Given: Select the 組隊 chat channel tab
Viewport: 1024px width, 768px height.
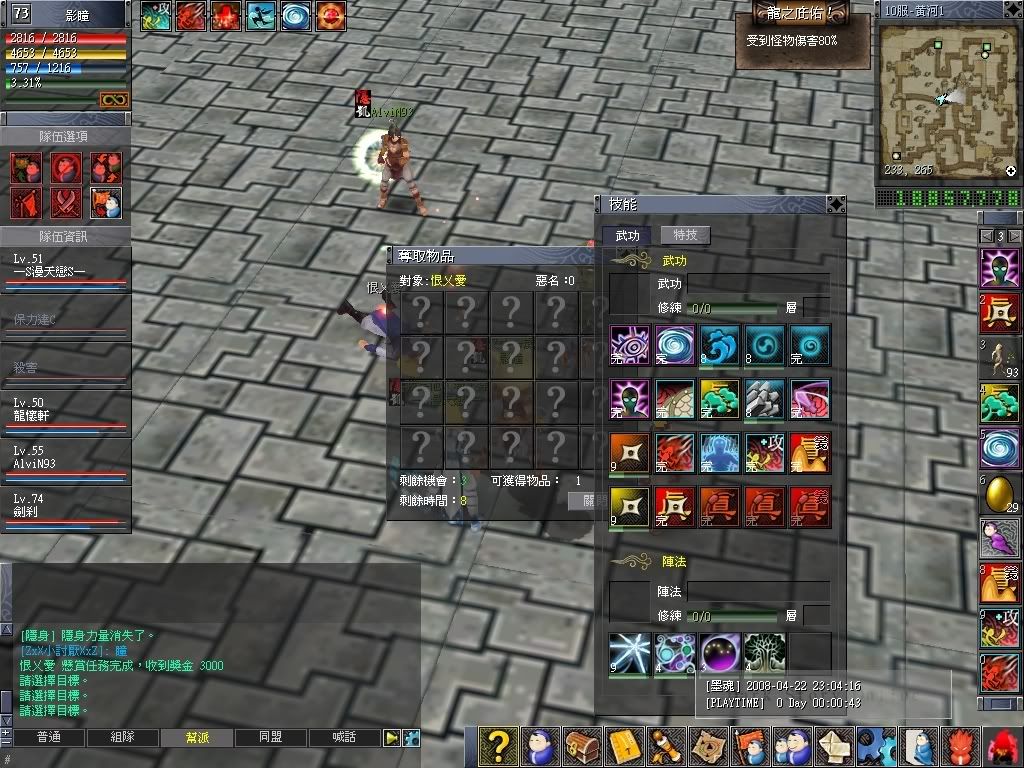Looking at the screenshot, I should click(122, 737).
